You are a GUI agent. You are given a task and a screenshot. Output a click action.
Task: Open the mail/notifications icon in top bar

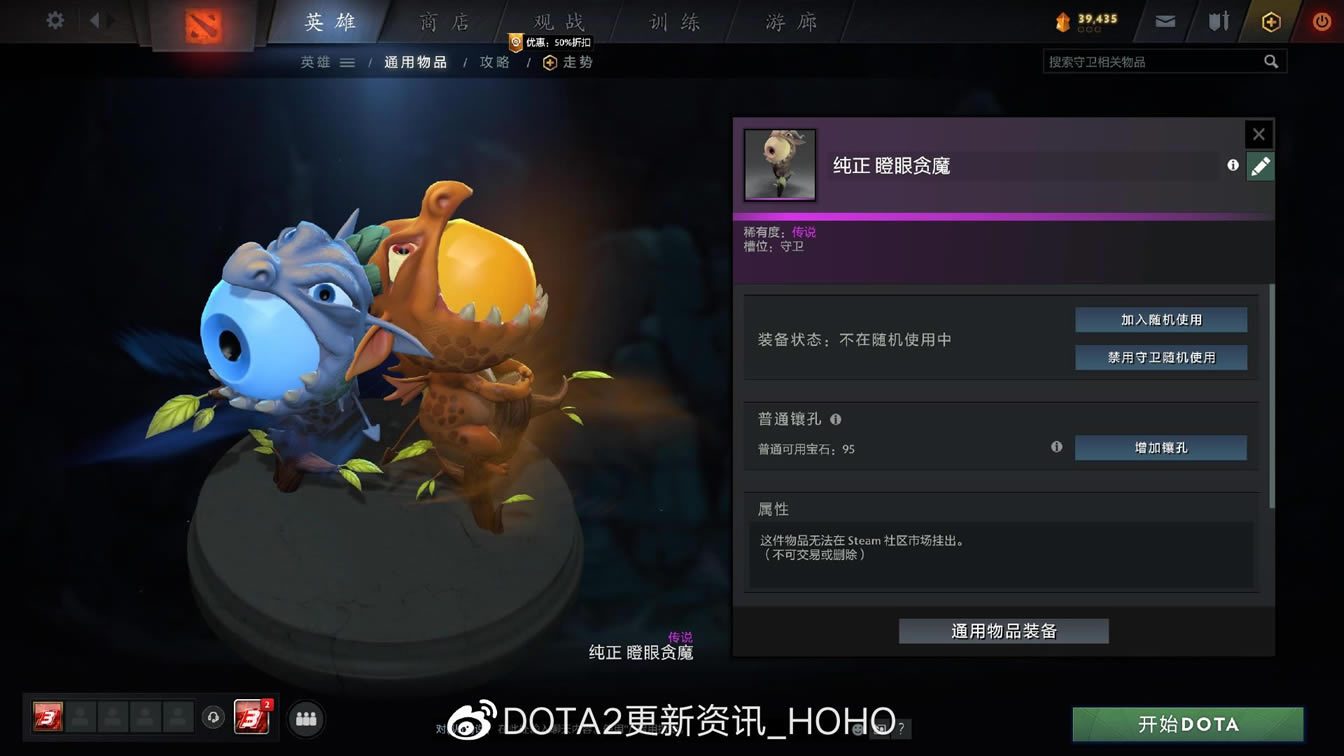(x=1163, y=21)
